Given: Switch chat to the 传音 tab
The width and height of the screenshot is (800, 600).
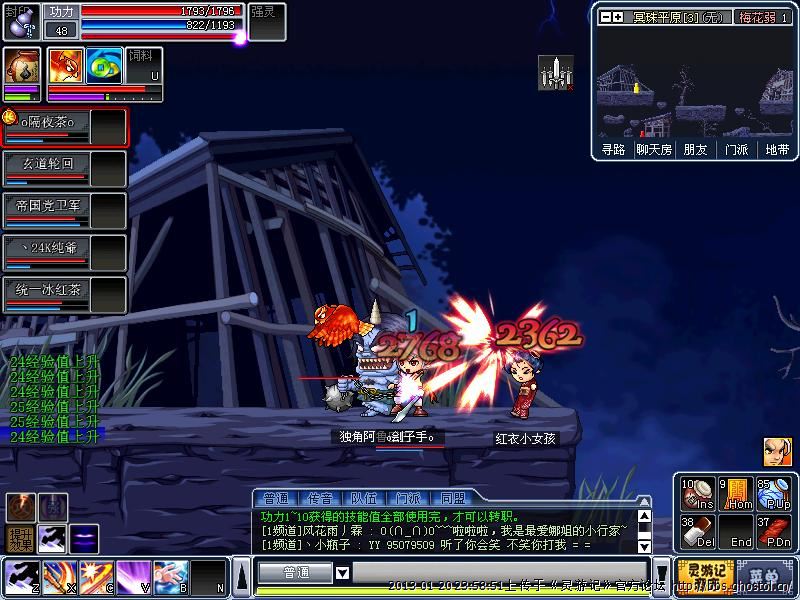Looking at the screenshot, I should coord(320,498).
